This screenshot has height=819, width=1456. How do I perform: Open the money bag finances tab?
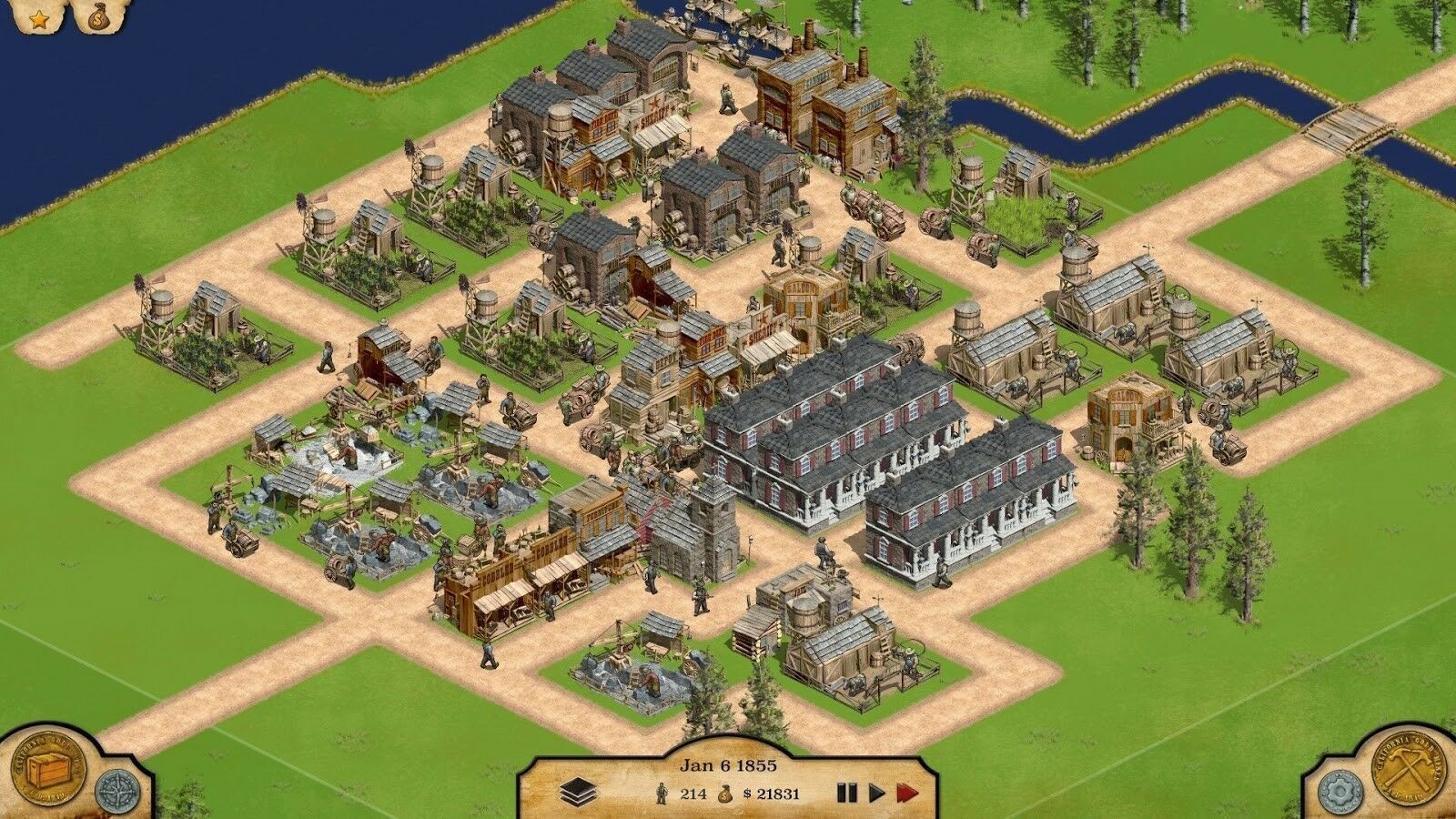pyautogui.click(x=96, y=17)
